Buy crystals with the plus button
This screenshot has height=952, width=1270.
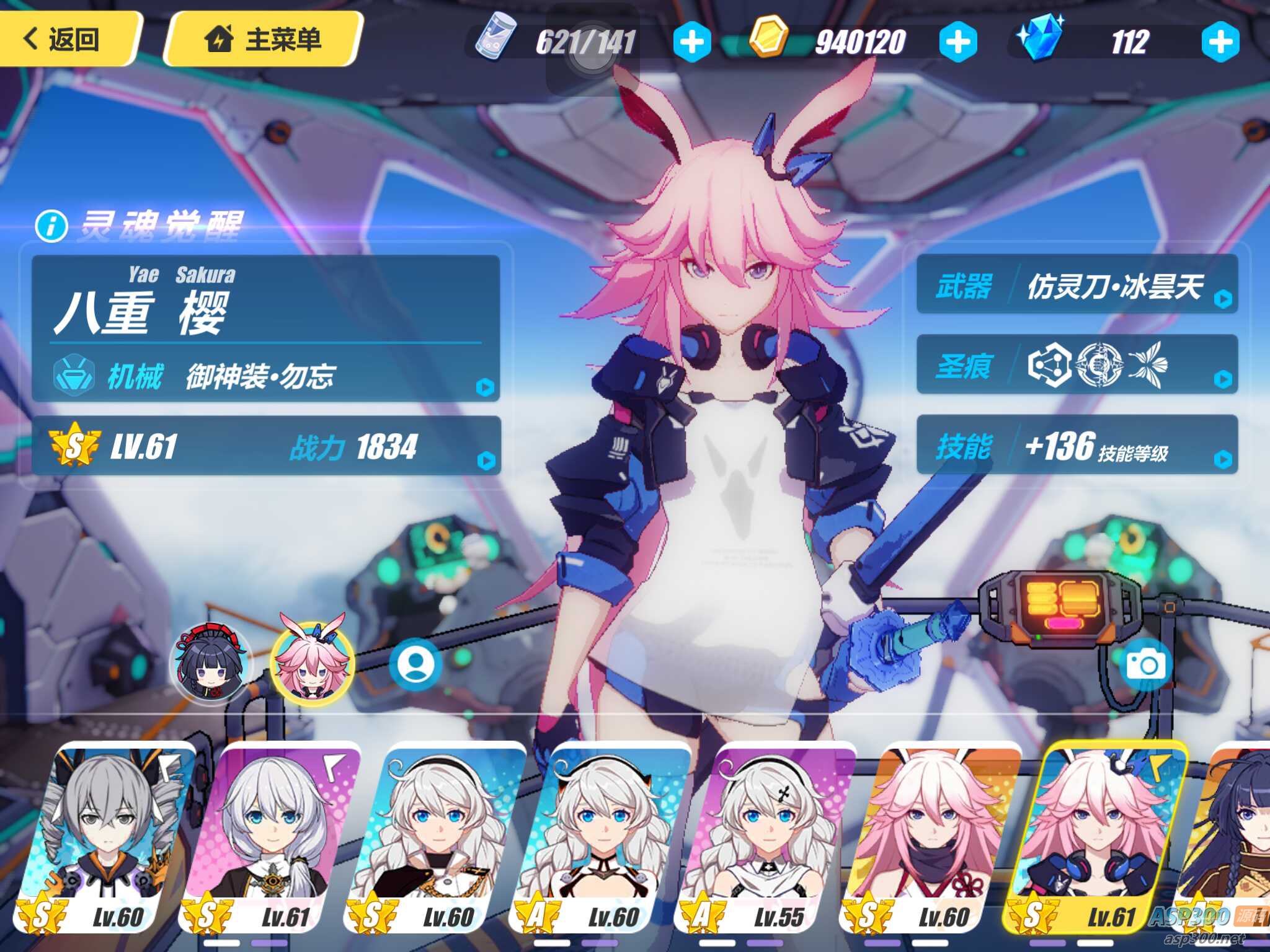(1220, 42)
